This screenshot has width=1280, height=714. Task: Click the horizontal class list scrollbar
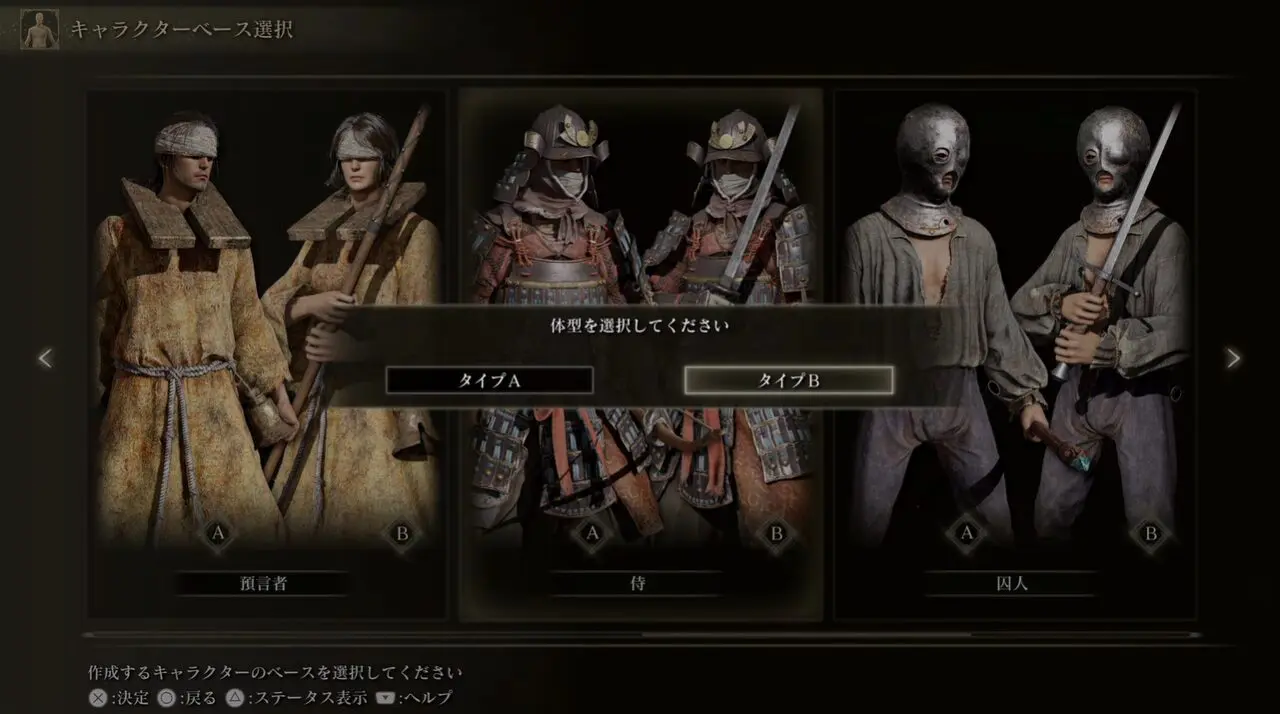pos(640,634)
